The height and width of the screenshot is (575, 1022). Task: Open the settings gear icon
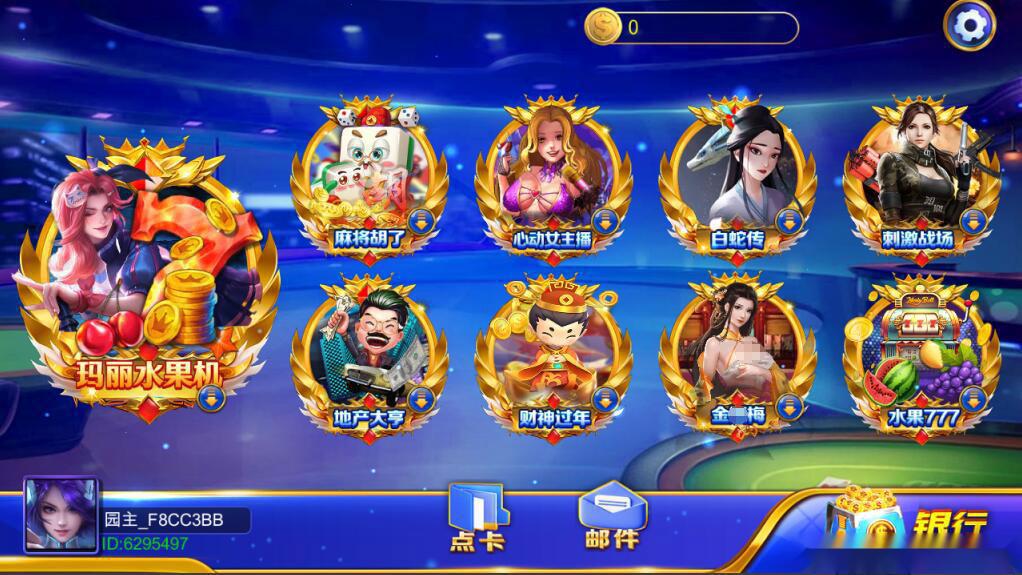(x=969, y=25)
